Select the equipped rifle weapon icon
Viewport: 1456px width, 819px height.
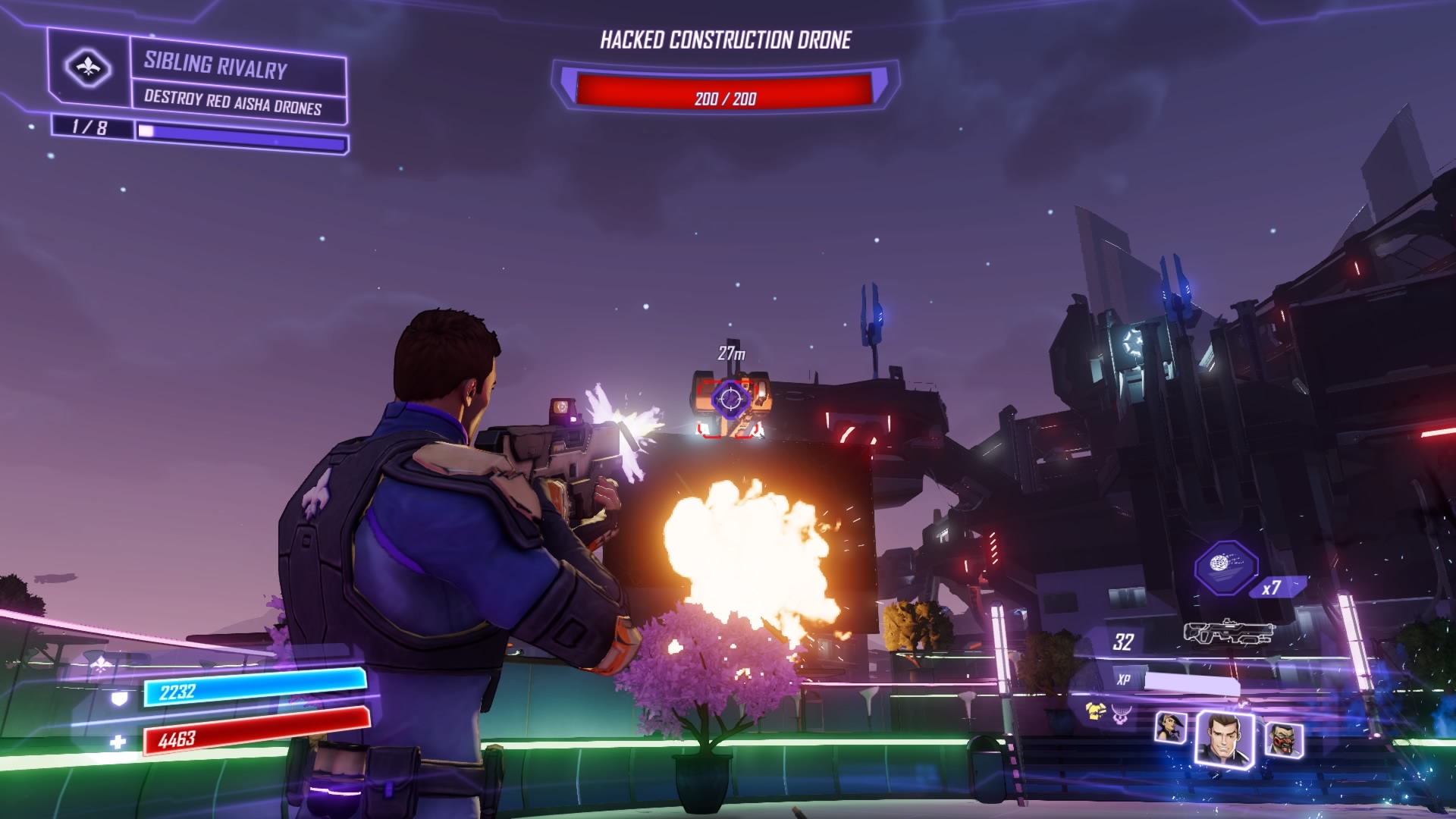click(x=1230, y=632)
